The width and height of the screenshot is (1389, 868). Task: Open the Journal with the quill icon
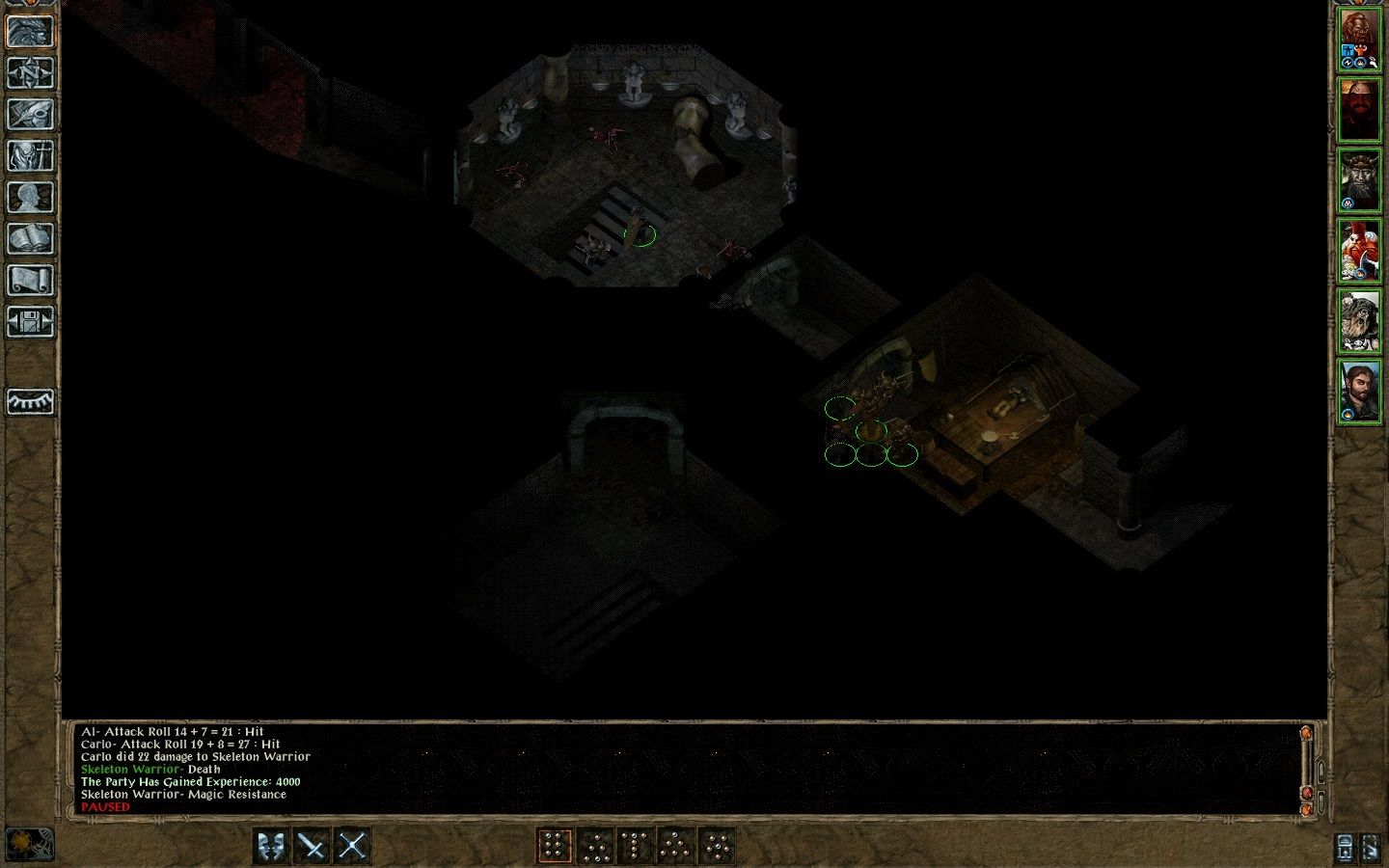[30, 116]
